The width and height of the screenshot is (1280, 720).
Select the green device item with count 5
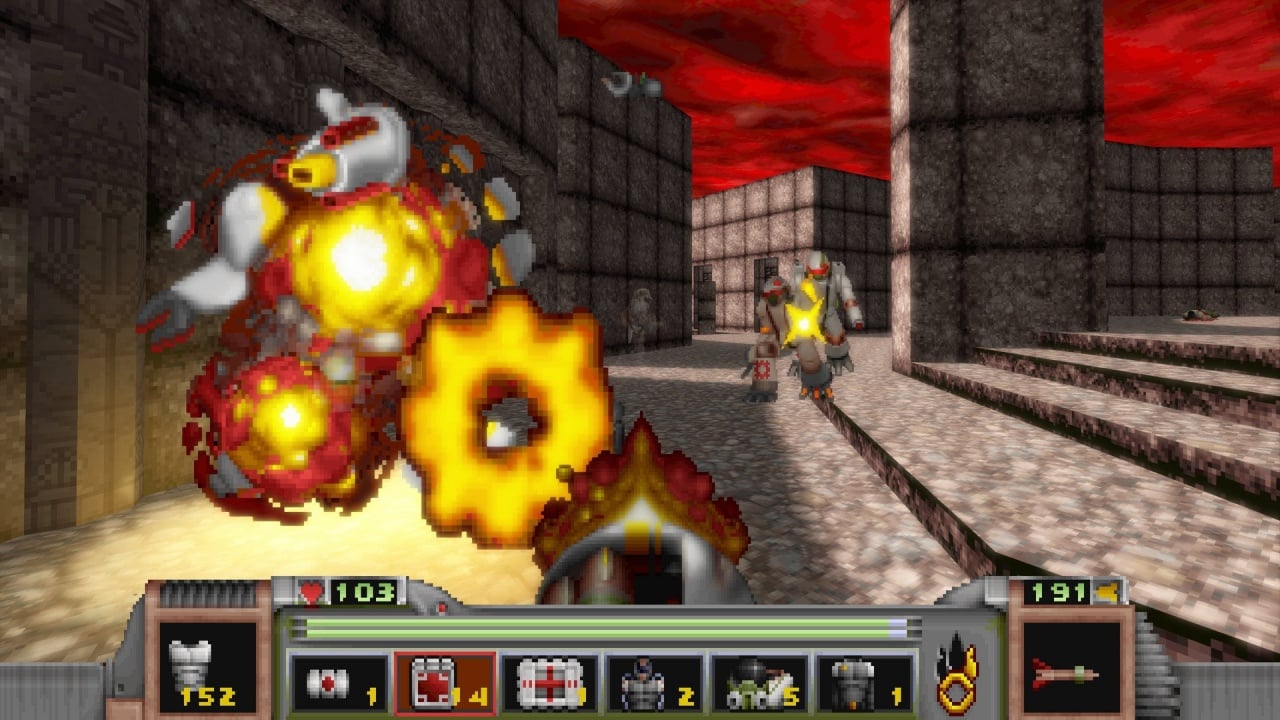pyautogui.click(x=759, y=684)
